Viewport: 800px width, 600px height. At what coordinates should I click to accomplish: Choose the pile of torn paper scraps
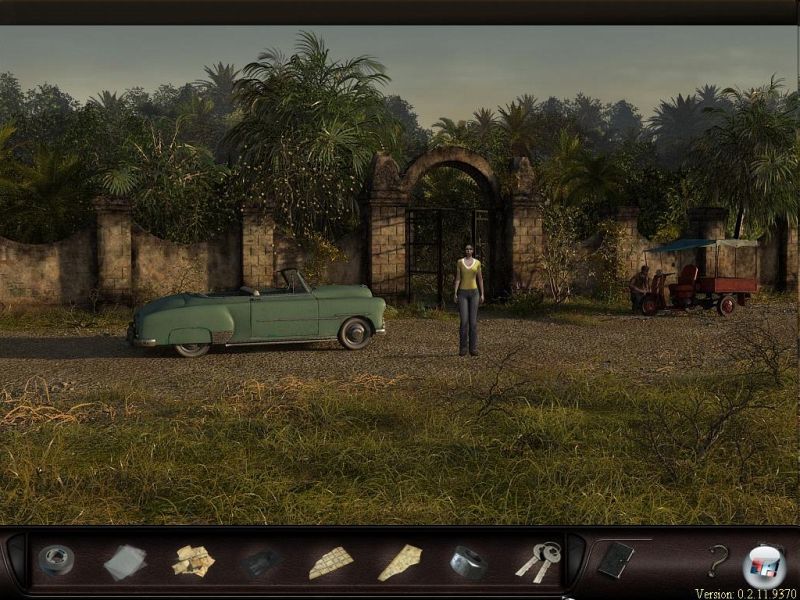tap(193, 561)
